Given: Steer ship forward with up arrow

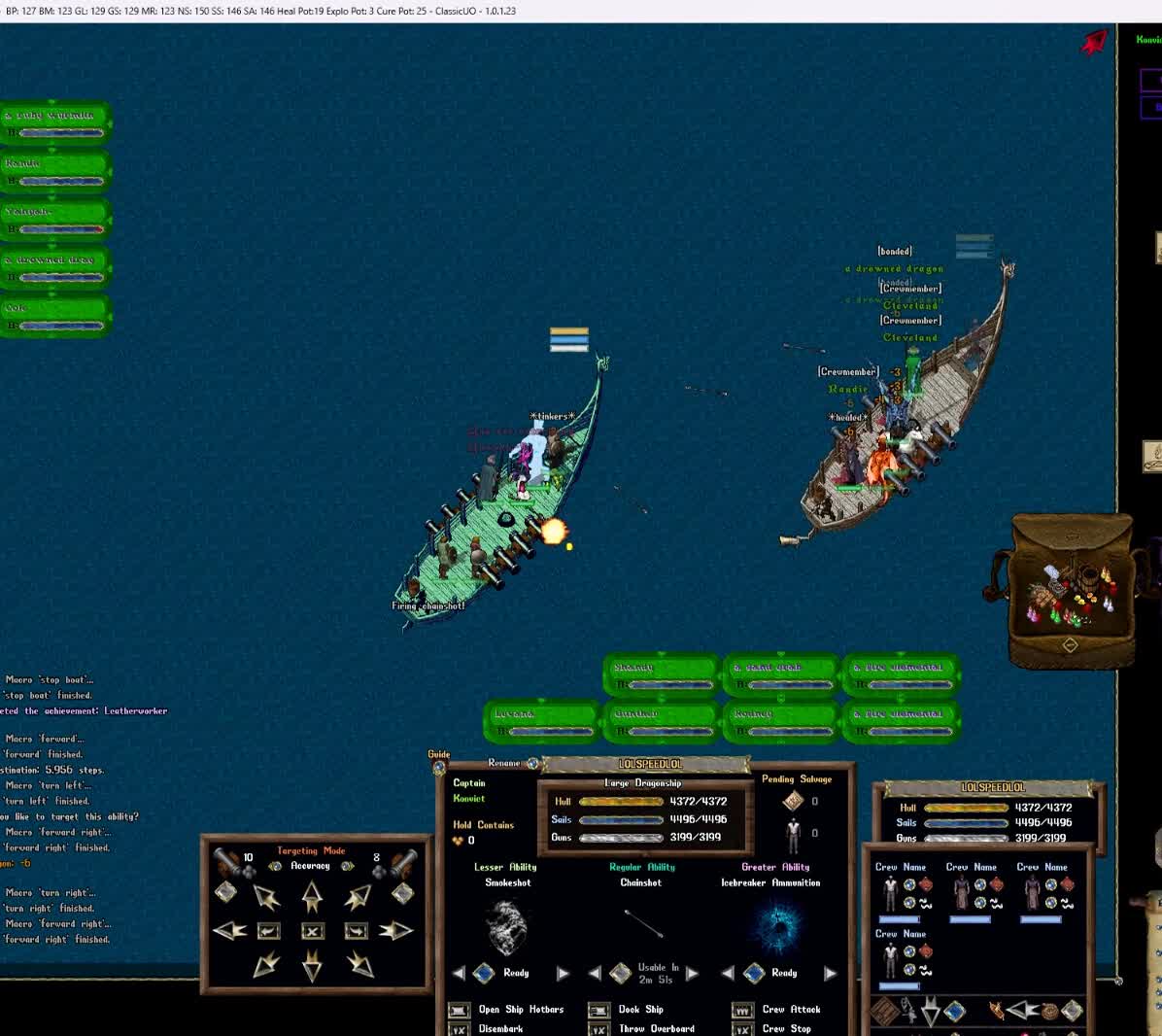Looking at the screenshot, I should pyautogui.click(x=312, y=895).
